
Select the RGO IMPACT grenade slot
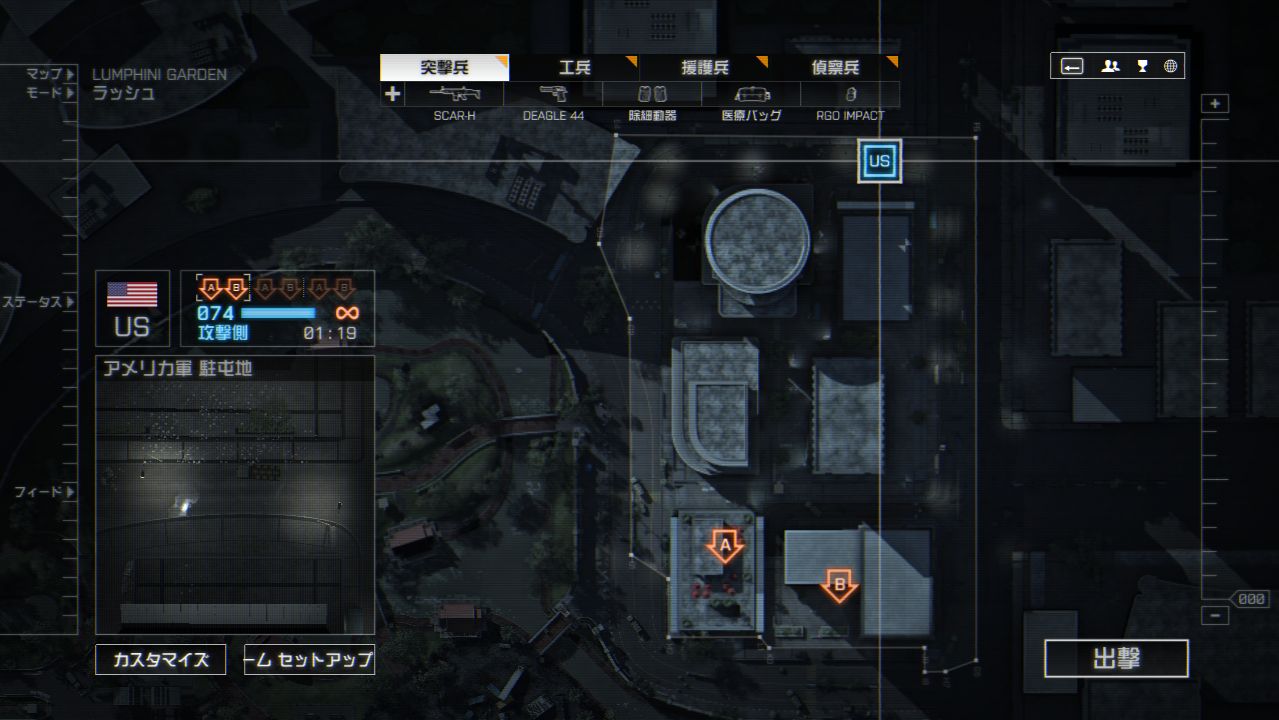(x=850, y=95)
